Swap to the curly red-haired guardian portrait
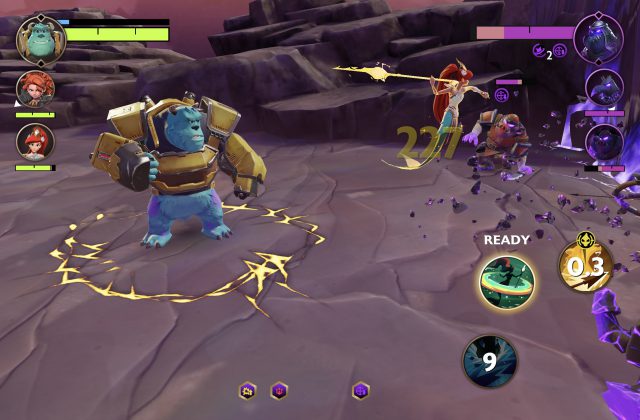640x420 pixels. tap(36, 90)
